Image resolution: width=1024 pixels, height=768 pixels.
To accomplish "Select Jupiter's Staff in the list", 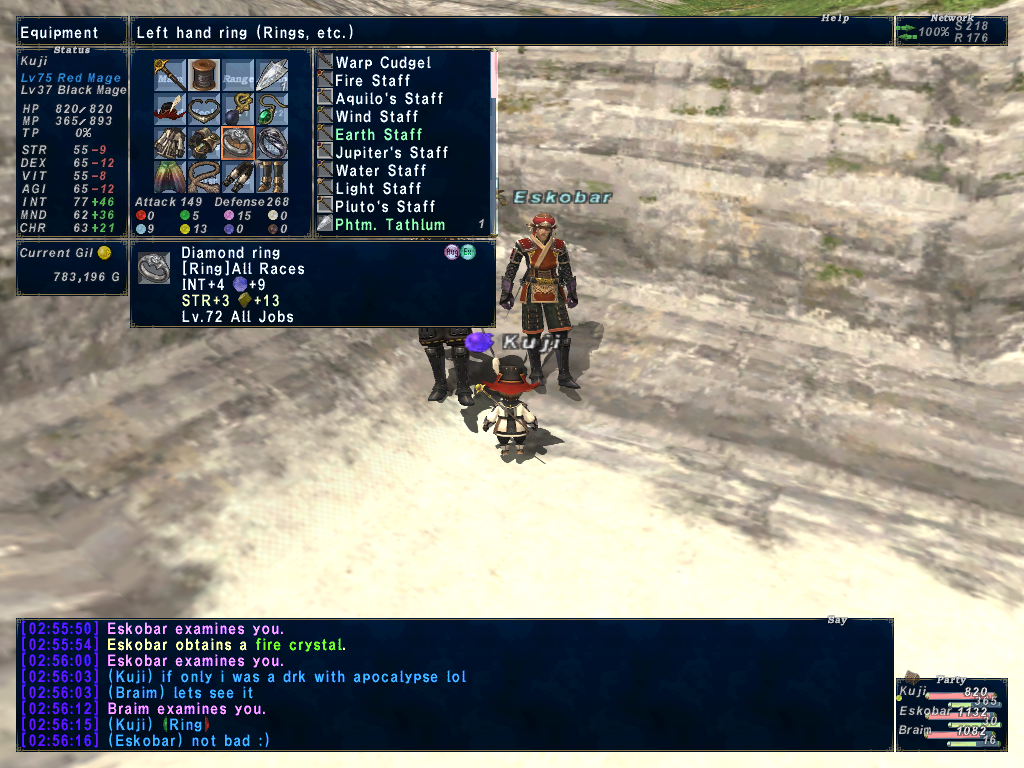I will pyautogui.click(x=391, y=153).
